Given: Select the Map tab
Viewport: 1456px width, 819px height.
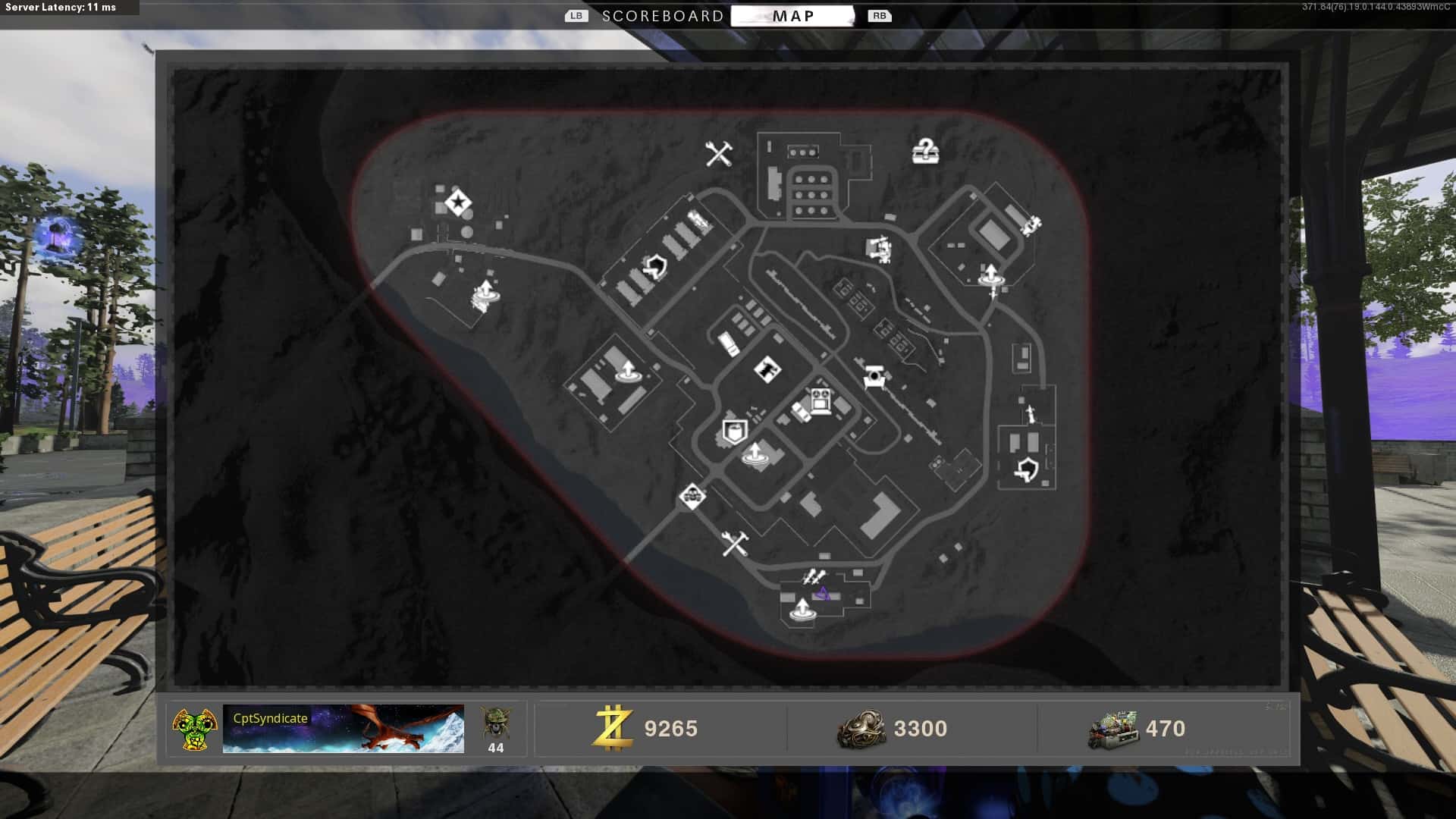Looking at the screenshot, I should tap(792, 16).
